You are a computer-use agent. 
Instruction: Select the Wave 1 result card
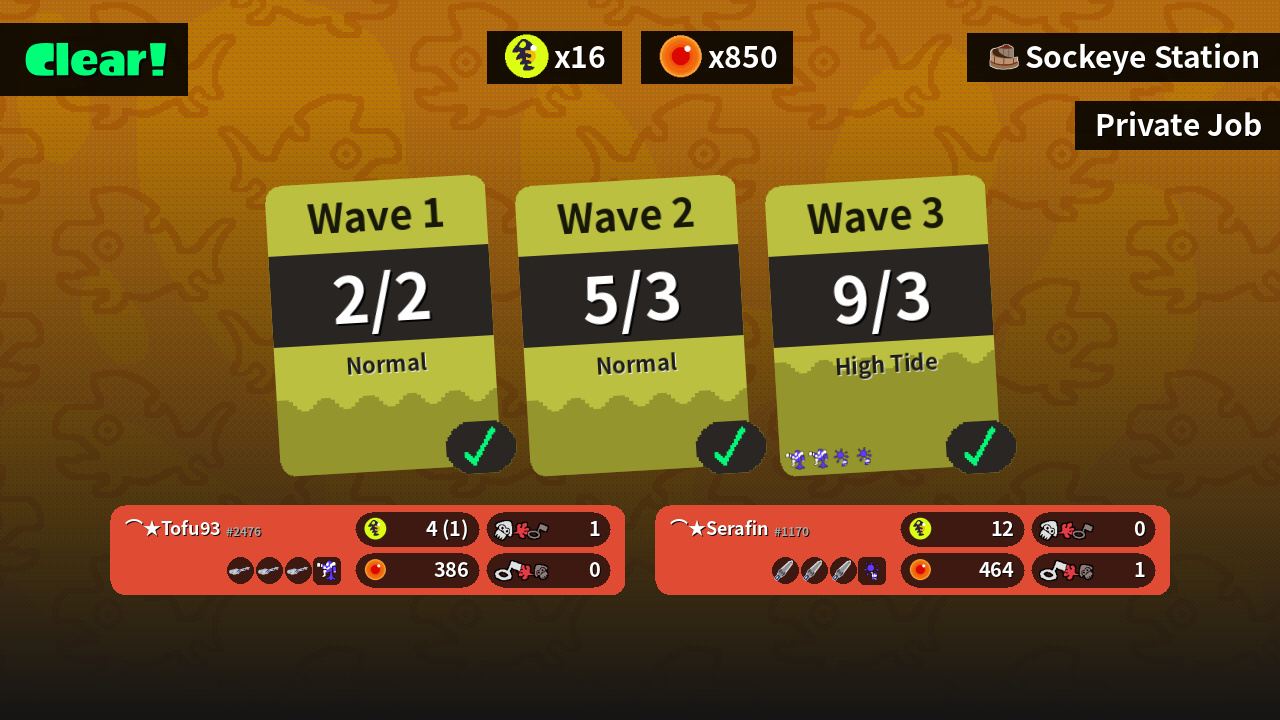click(382, 325)
